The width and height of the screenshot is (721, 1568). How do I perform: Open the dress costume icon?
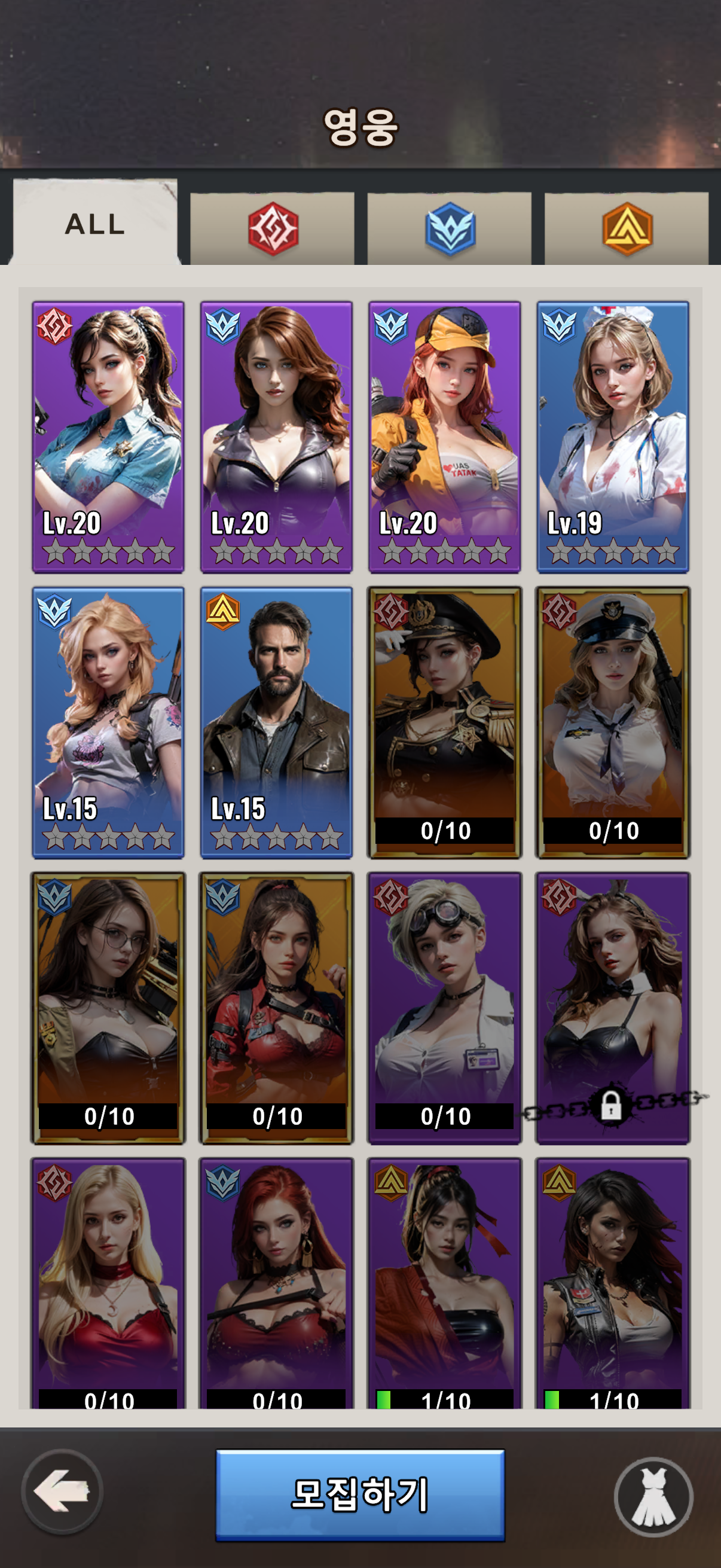pyautogui.click(x=653, y=1496)
